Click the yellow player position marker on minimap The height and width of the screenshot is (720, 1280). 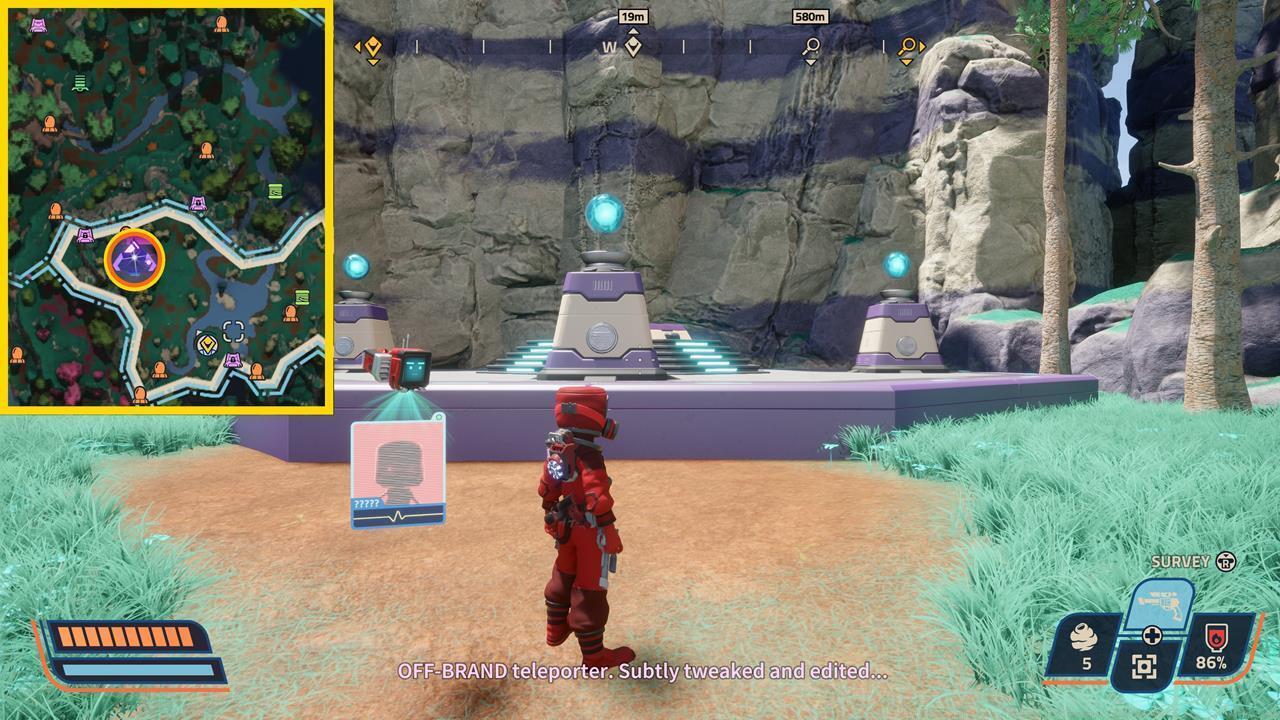click(207, 344)
